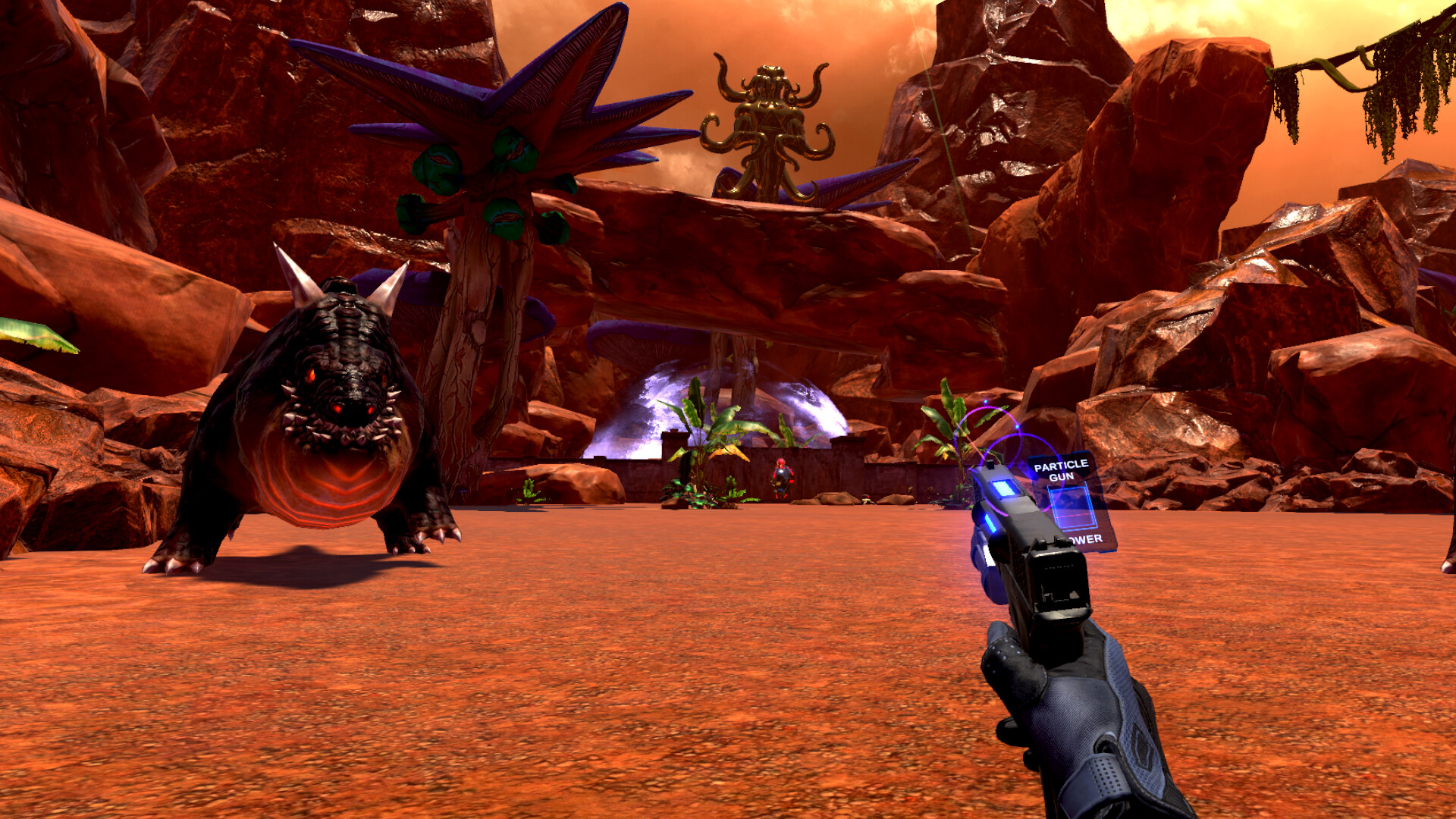The height and width of the screenshot is (819, 1456).
Task: Click the pistol's rear sight
Action: [1051, 542]
